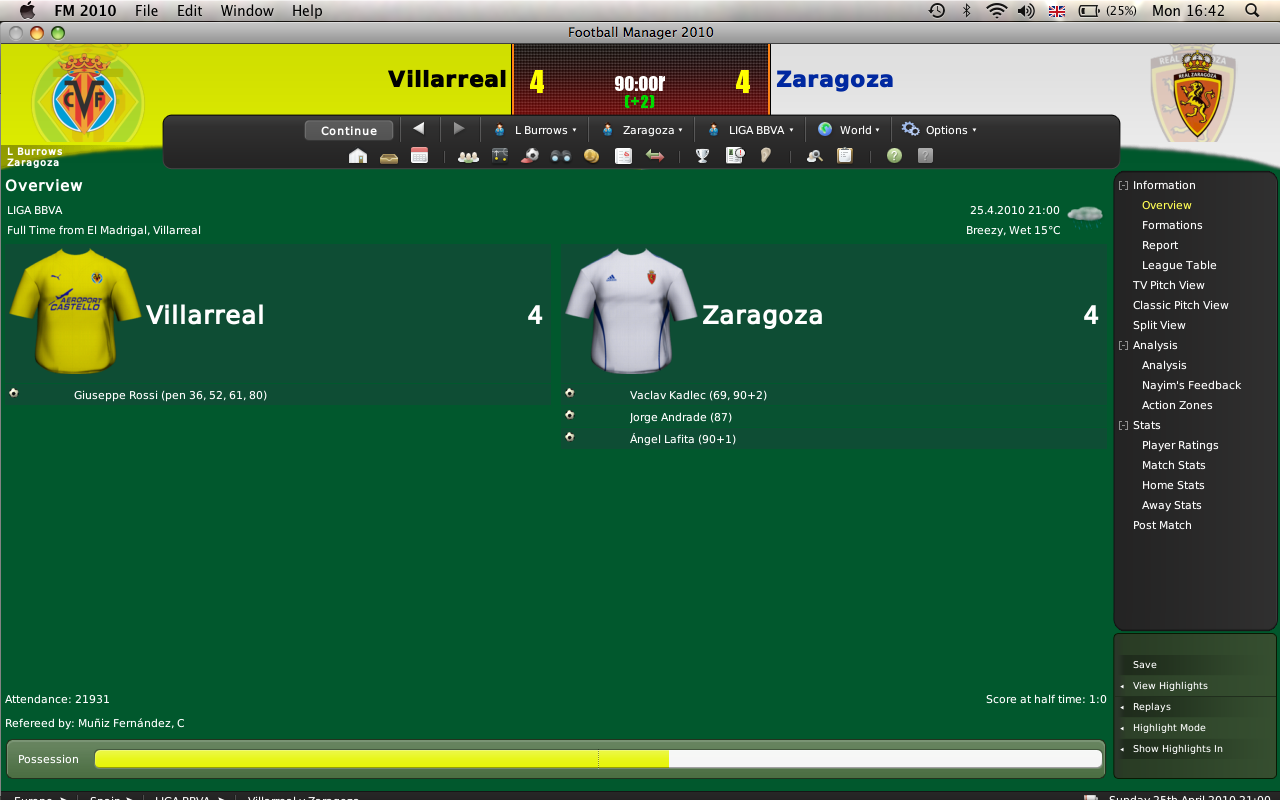Go back with the left arrow
1280x800 pixels.
(419, 129)
